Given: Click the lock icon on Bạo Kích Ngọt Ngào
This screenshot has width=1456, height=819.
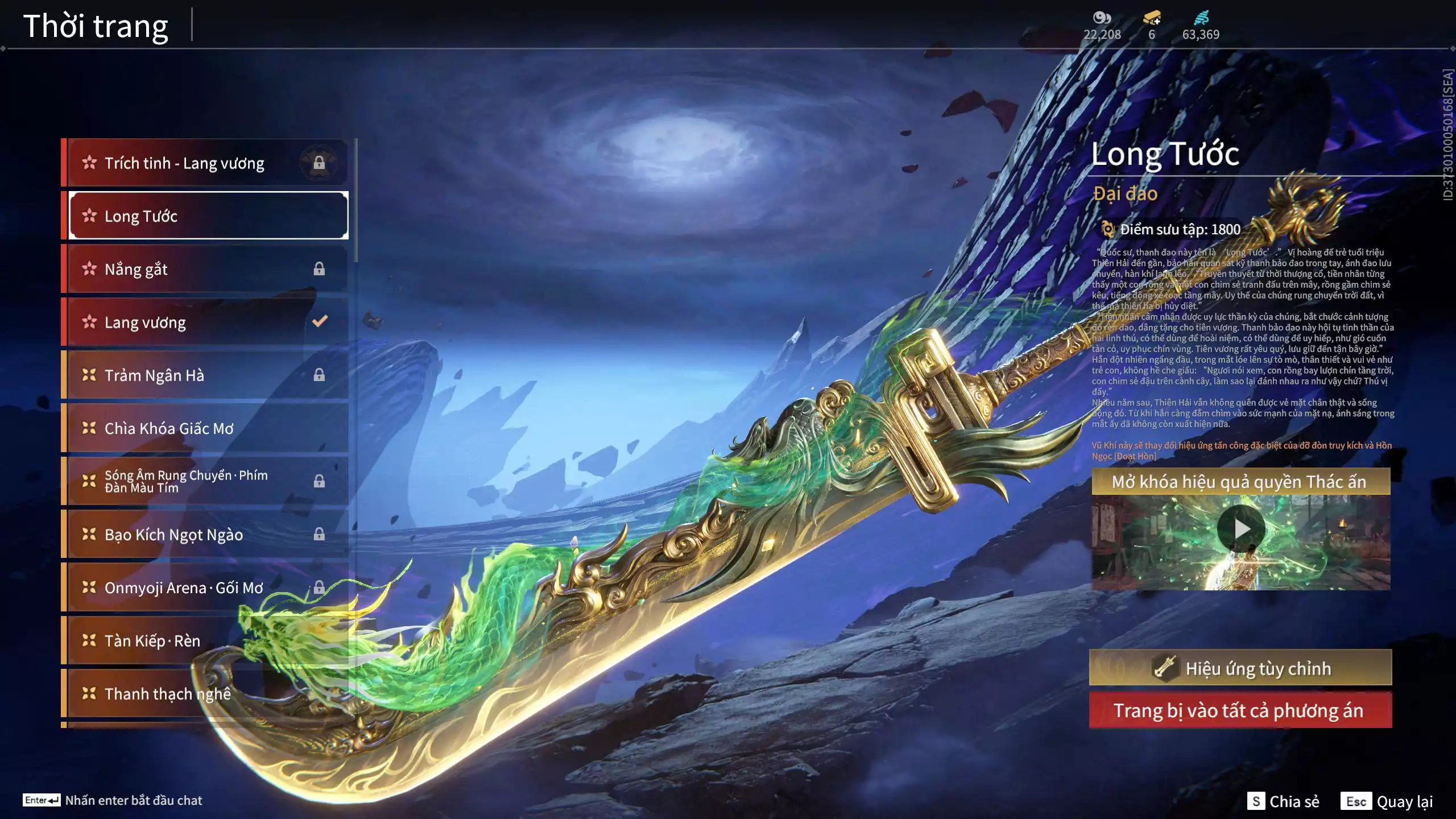Looking at the screenshot, I should (320, 535).
